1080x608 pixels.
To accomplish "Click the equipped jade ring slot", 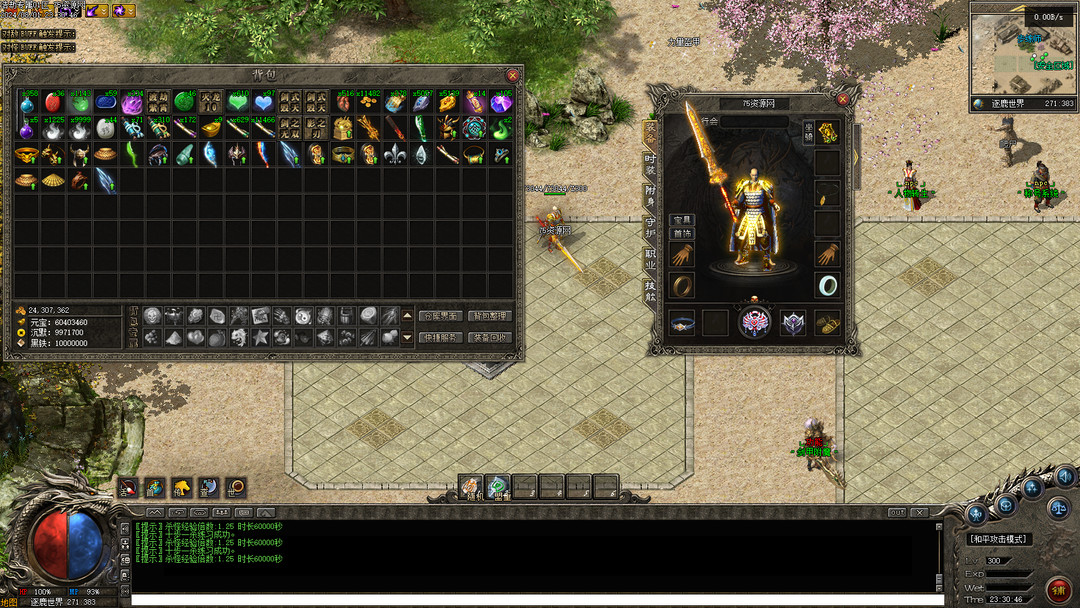I will [827, 285].
